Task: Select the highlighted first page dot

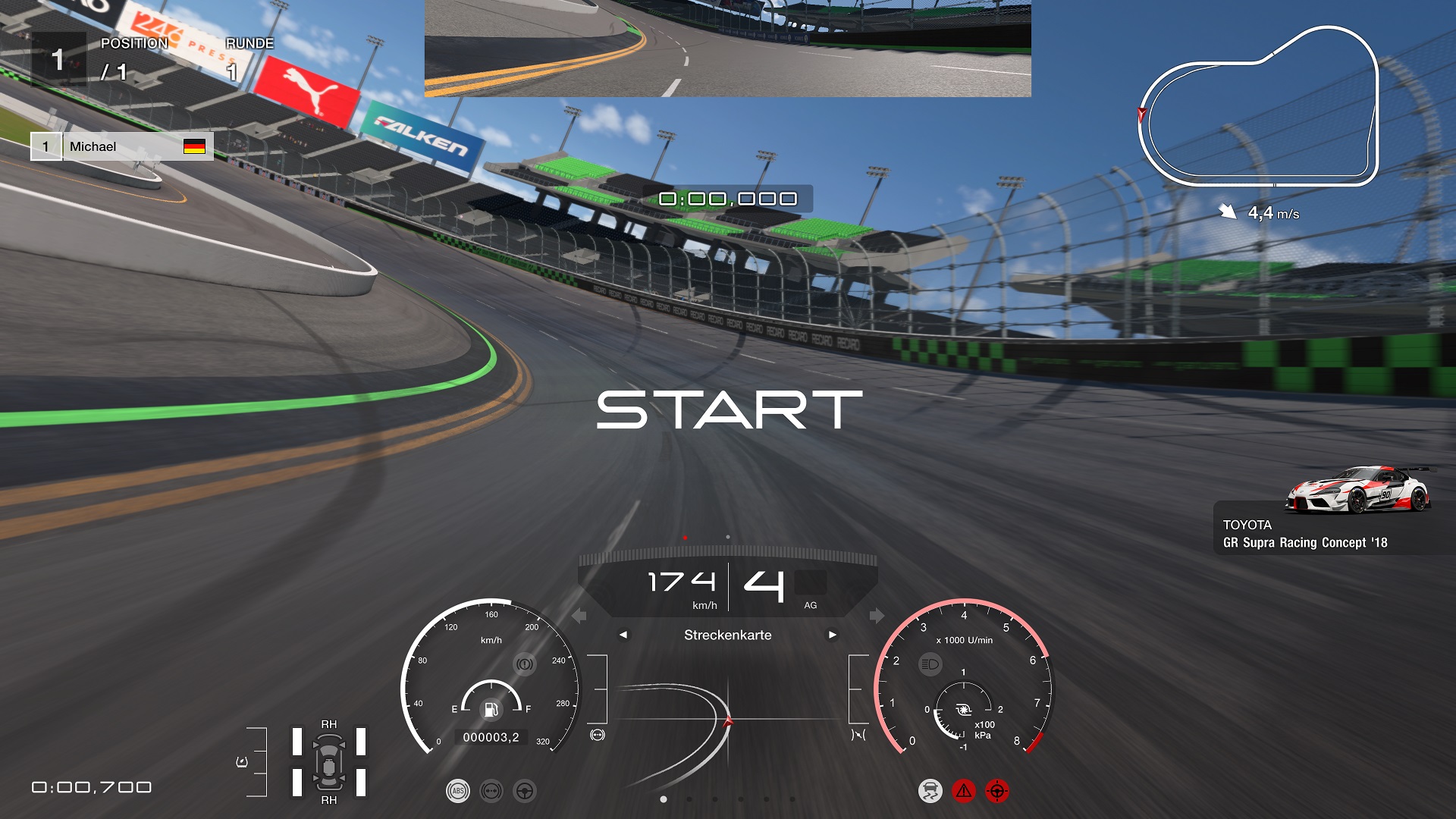Action: 664,799
